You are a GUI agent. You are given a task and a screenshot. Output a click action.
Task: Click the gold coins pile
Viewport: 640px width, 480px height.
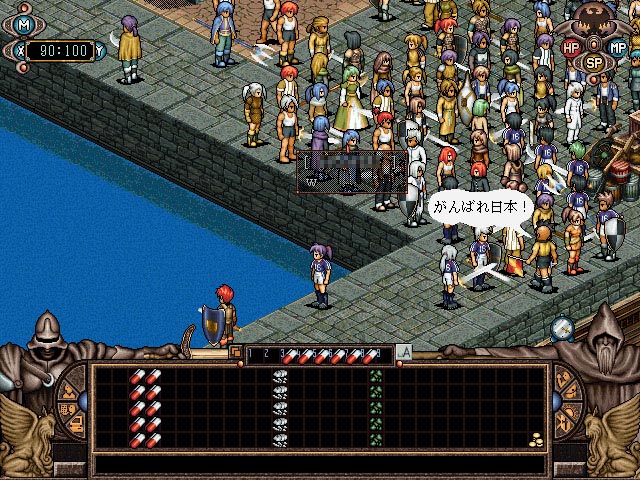click(536, 439)
